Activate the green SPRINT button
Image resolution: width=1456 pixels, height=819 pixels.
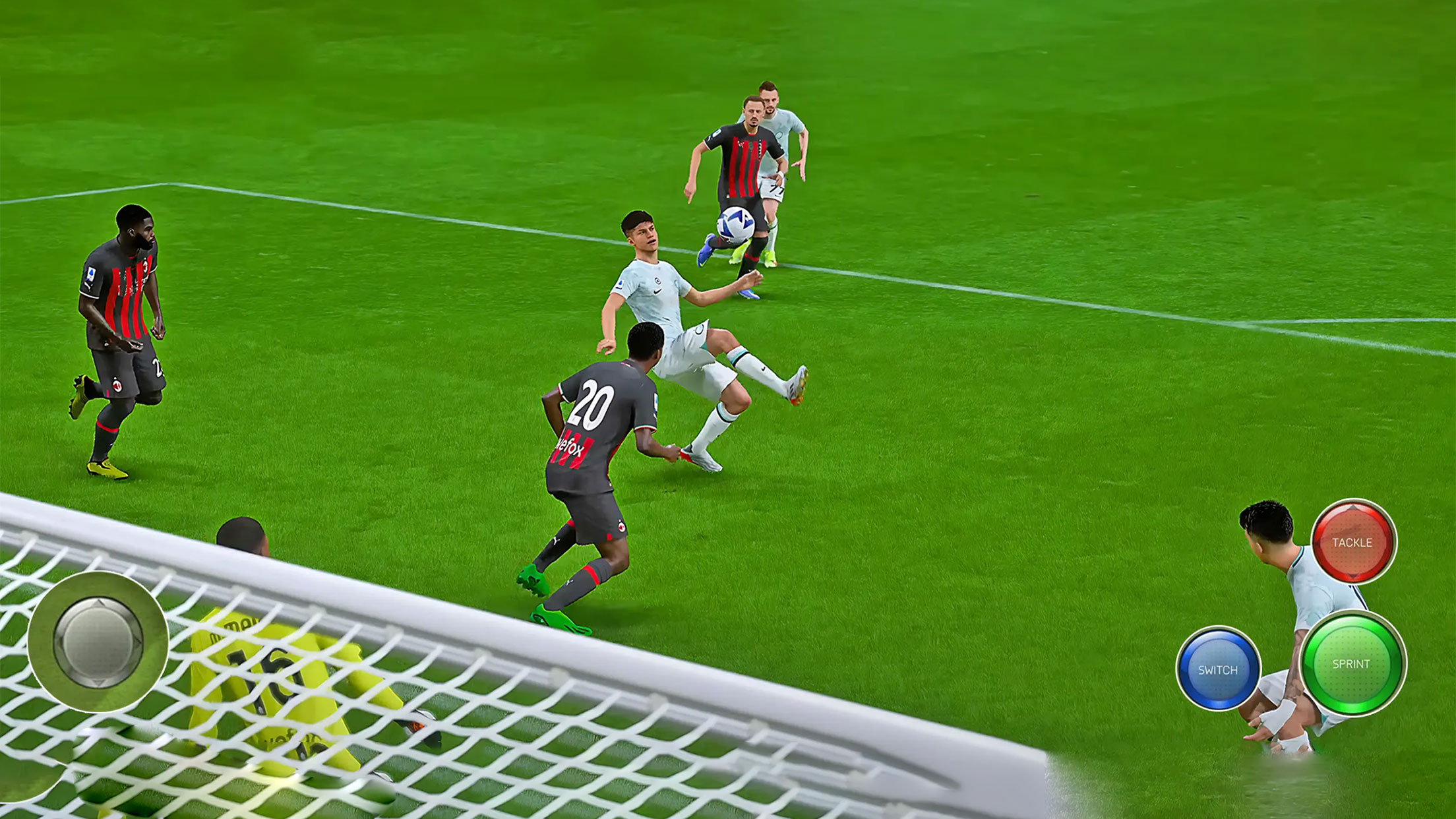point(1352,663)
